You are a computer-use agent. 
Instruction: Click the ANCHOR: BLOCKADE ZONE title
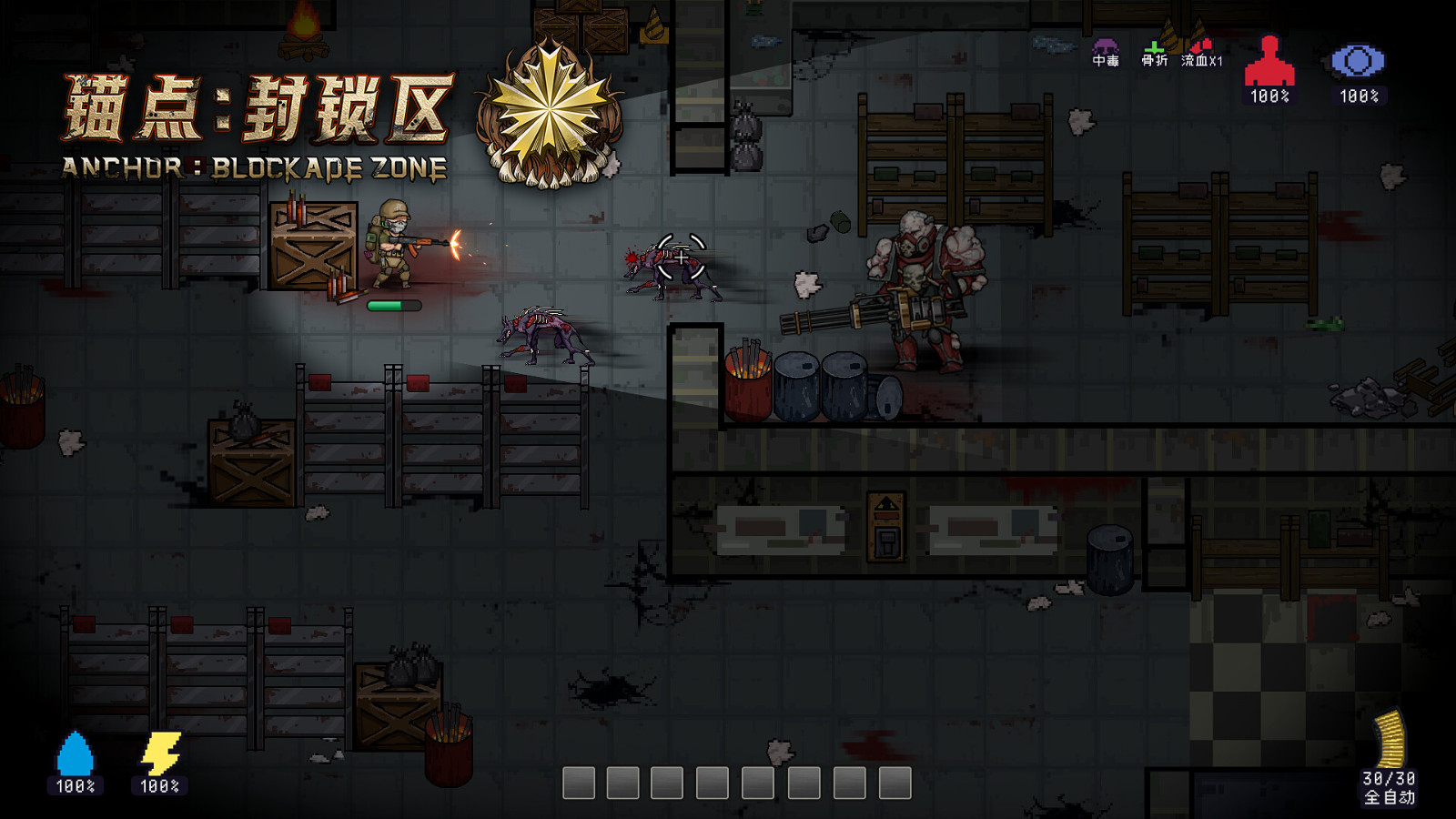point(255,167)
